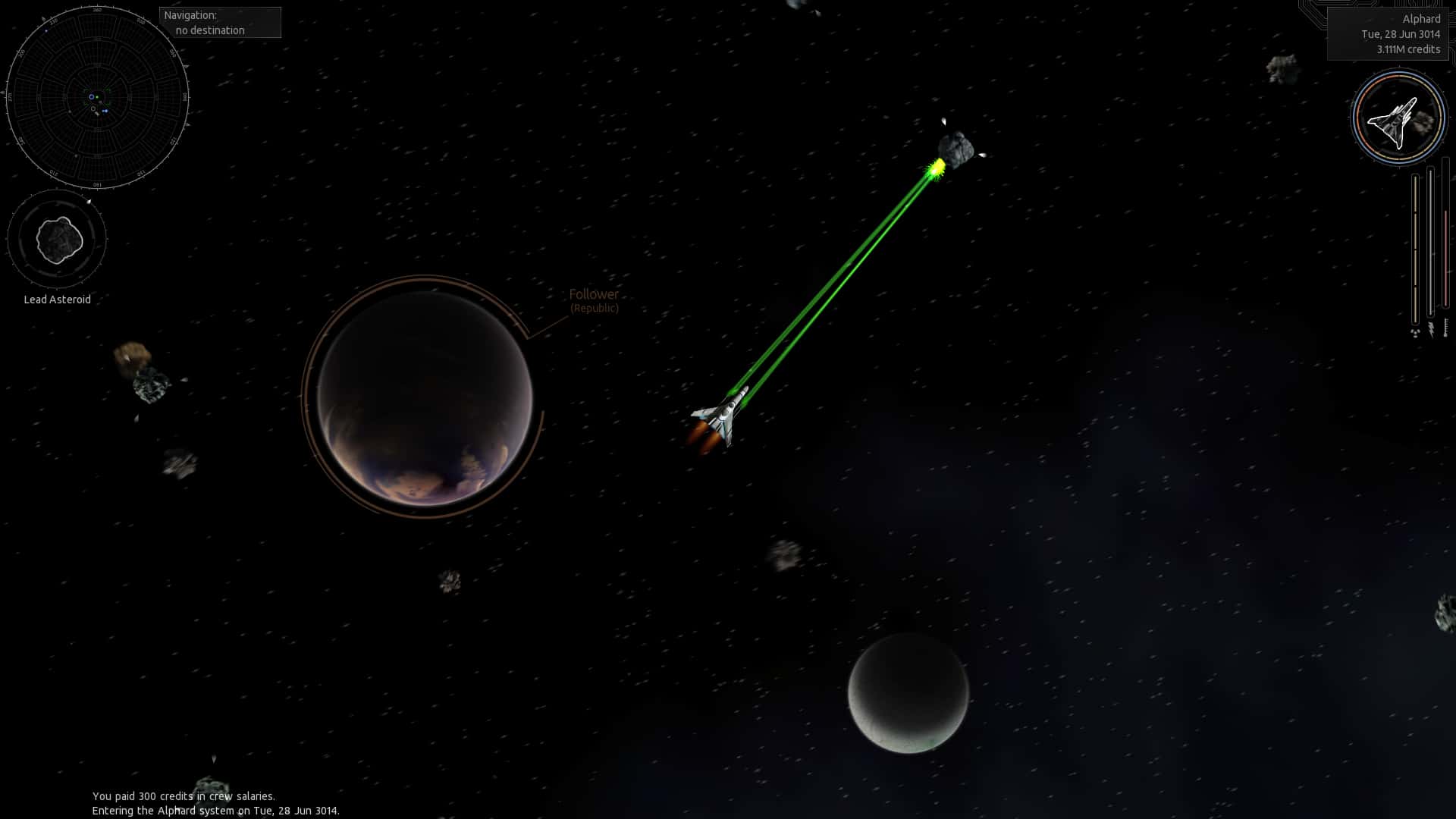The image size is (1456, 819).
Task: Select the Lead Asteroid target label
Action: (x=57, y=300)
